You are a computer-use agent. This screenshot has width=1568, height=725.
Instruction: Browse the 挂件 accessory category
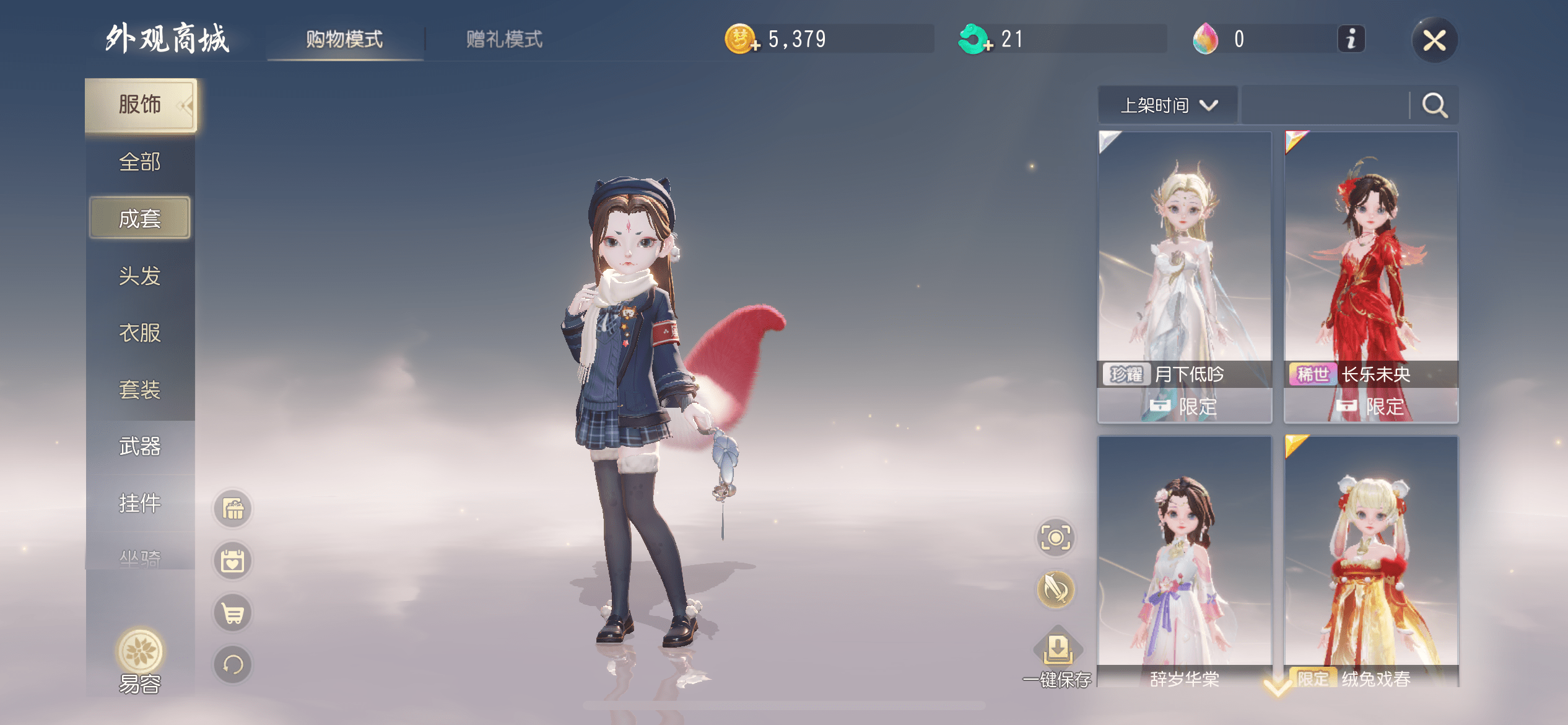click(x=140, y=503)
